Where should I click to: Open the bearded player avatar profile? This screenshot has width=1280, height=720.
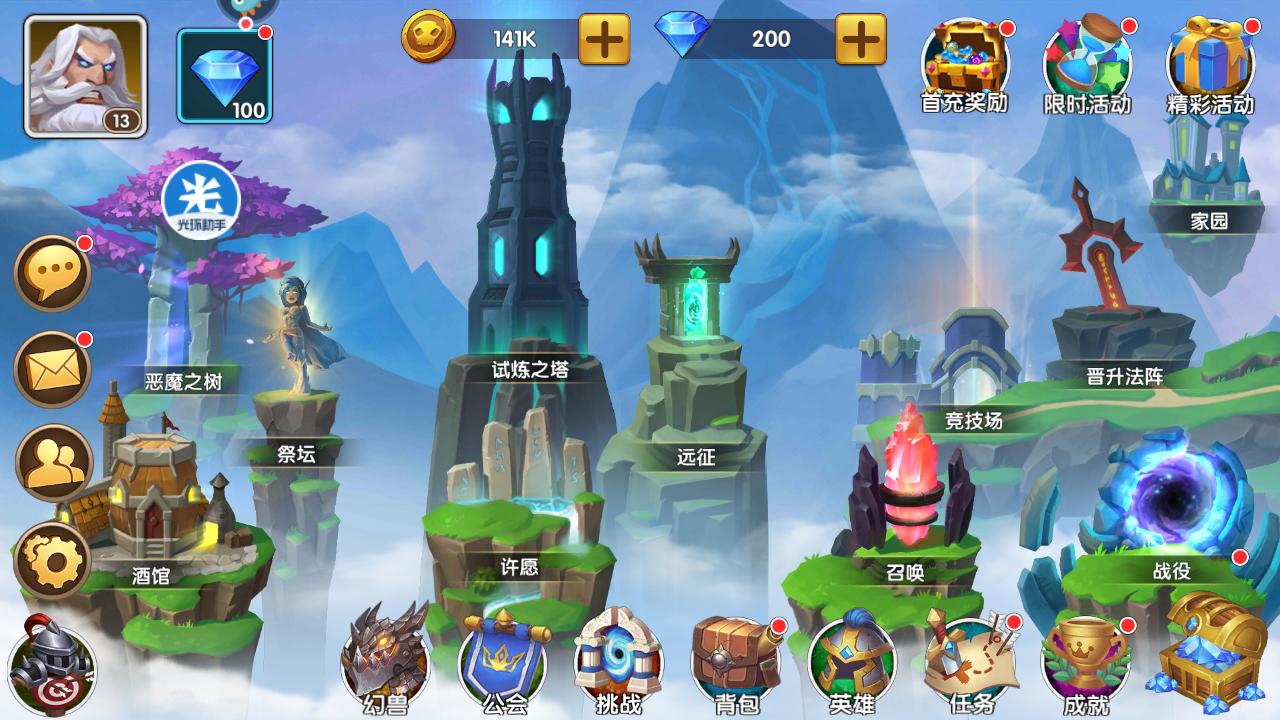85,75
